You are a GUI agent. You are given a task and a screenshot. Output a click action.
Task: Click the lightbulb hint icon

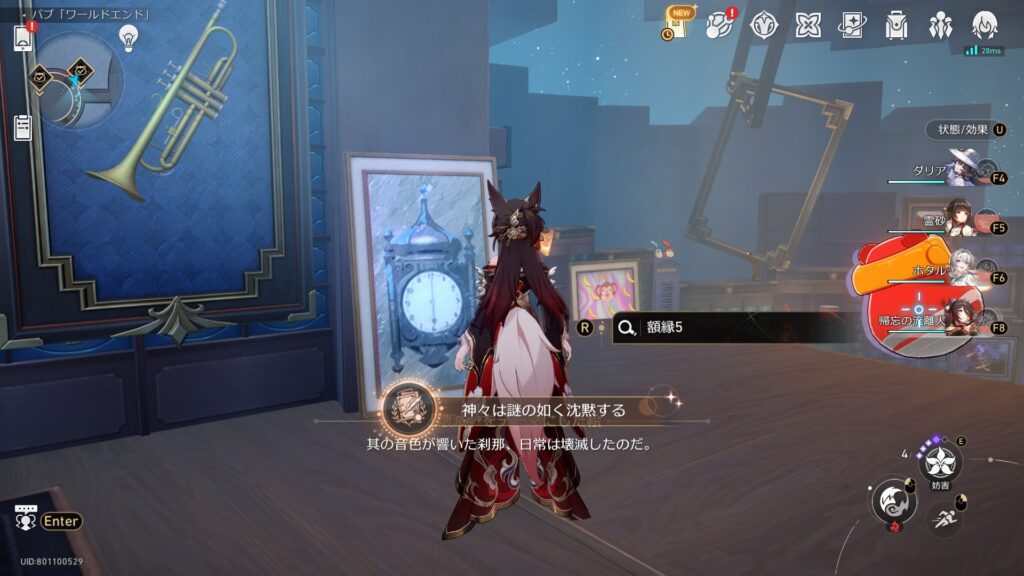pyautogui.click(x=128, y=38)
